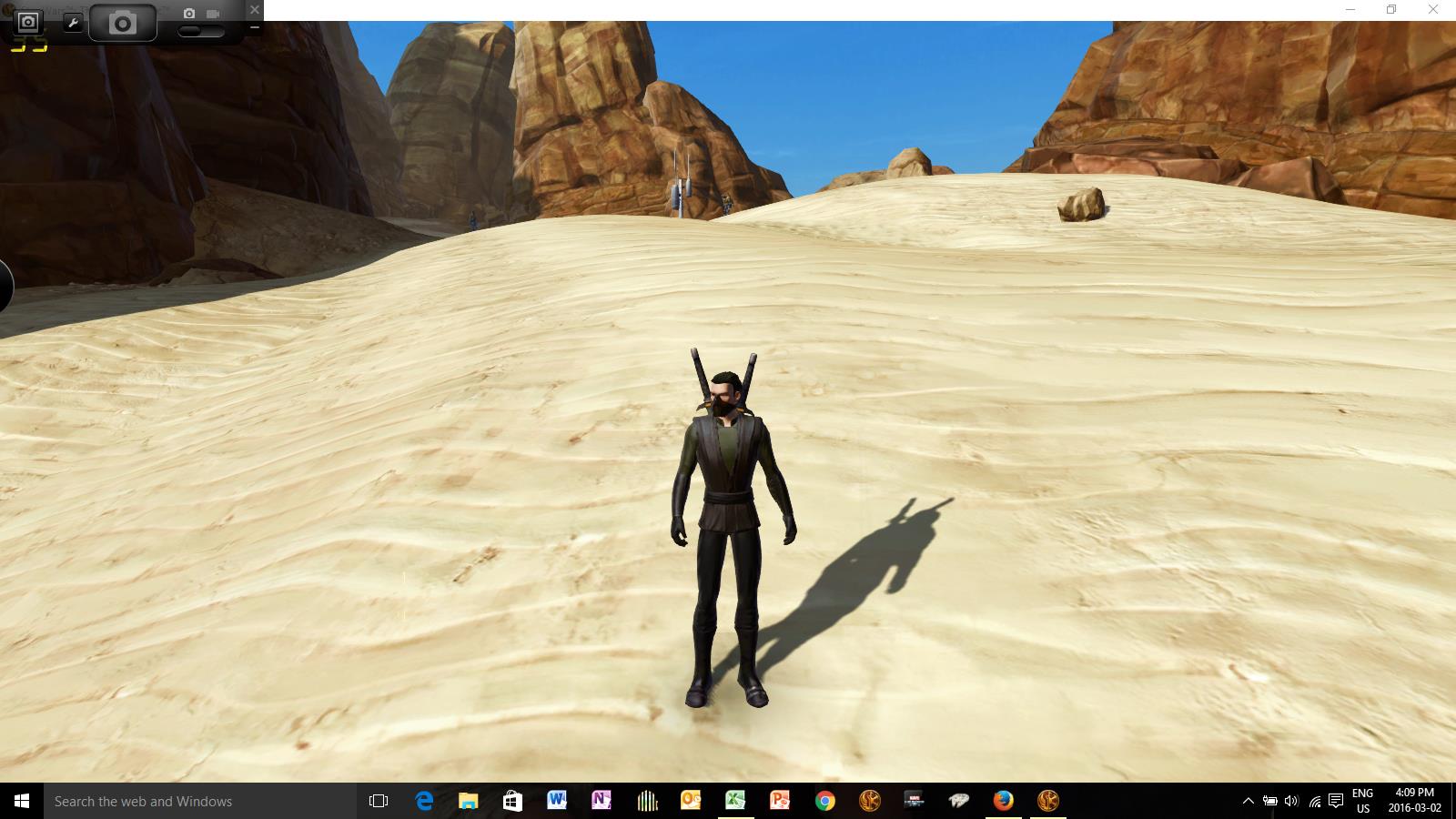Open the Action Center notification button

pos(1336,802)
